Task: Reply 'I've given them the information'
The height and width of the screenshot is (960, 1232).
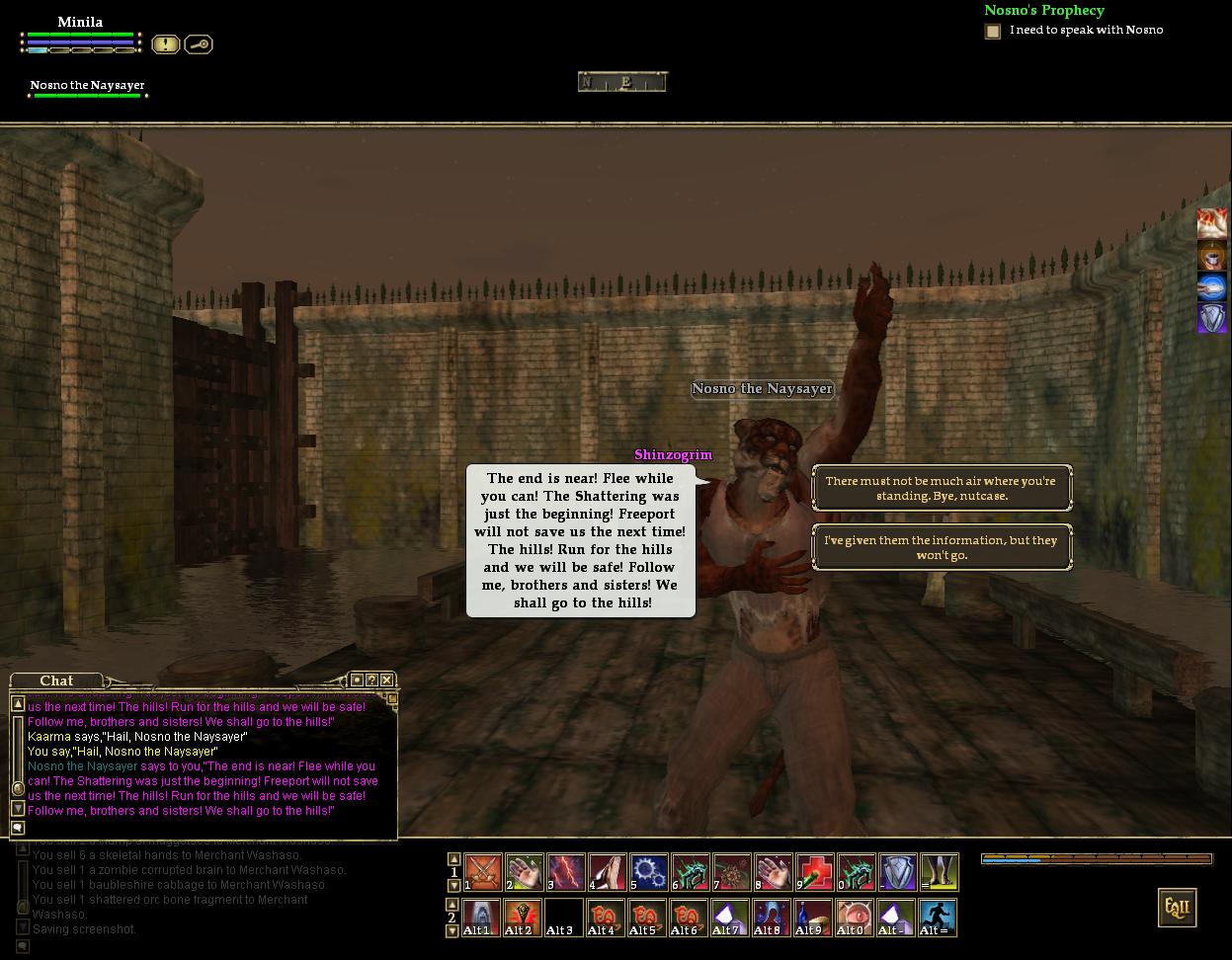Action: (x=941, y=547)
